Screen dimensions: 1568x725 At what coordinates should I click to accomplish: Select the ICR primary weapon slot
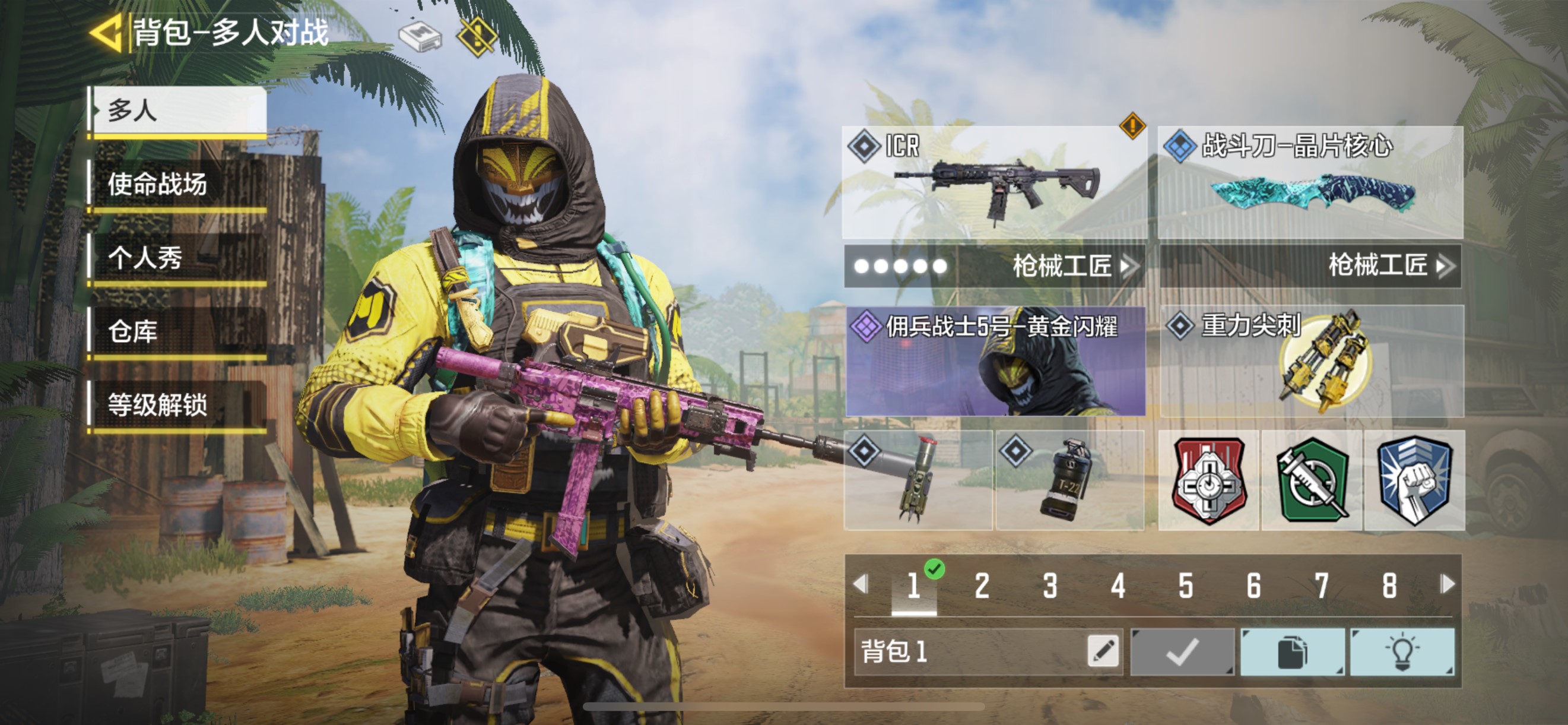coord(994,182)
